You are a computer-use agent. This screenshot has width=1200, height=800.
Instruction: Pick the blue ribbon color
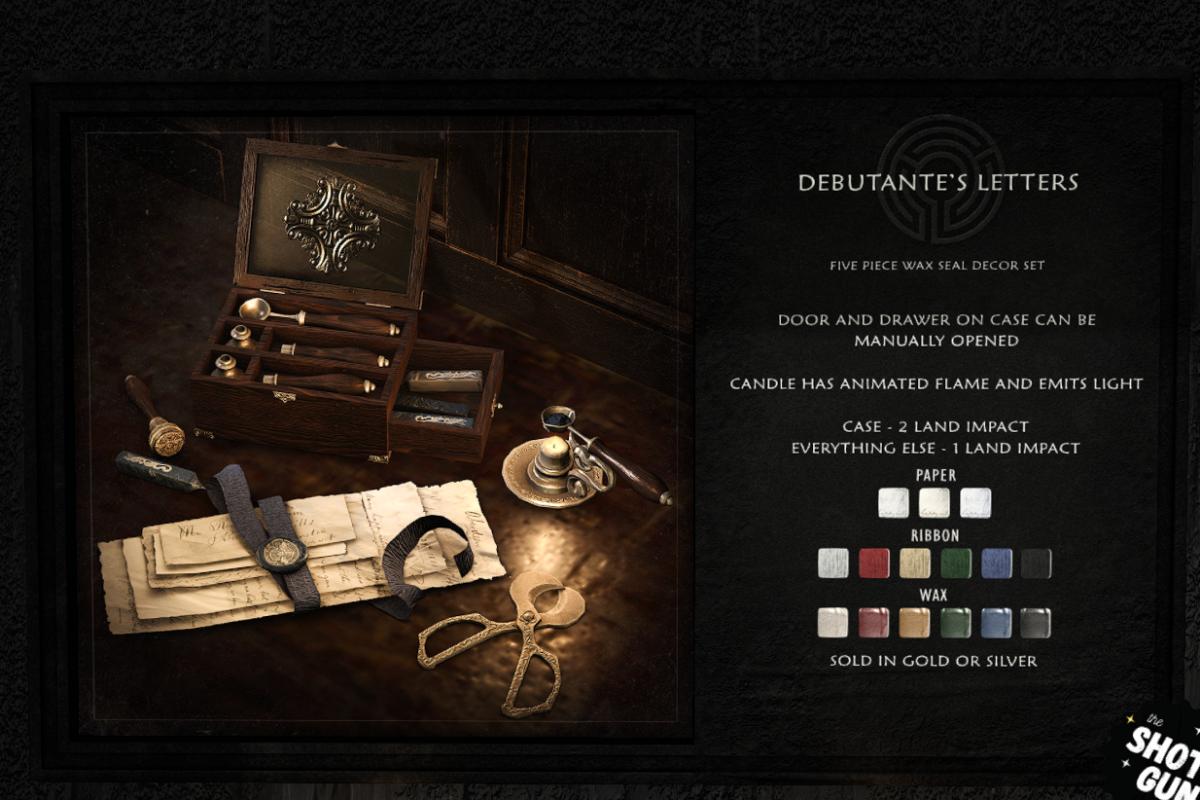pos(996,563)
